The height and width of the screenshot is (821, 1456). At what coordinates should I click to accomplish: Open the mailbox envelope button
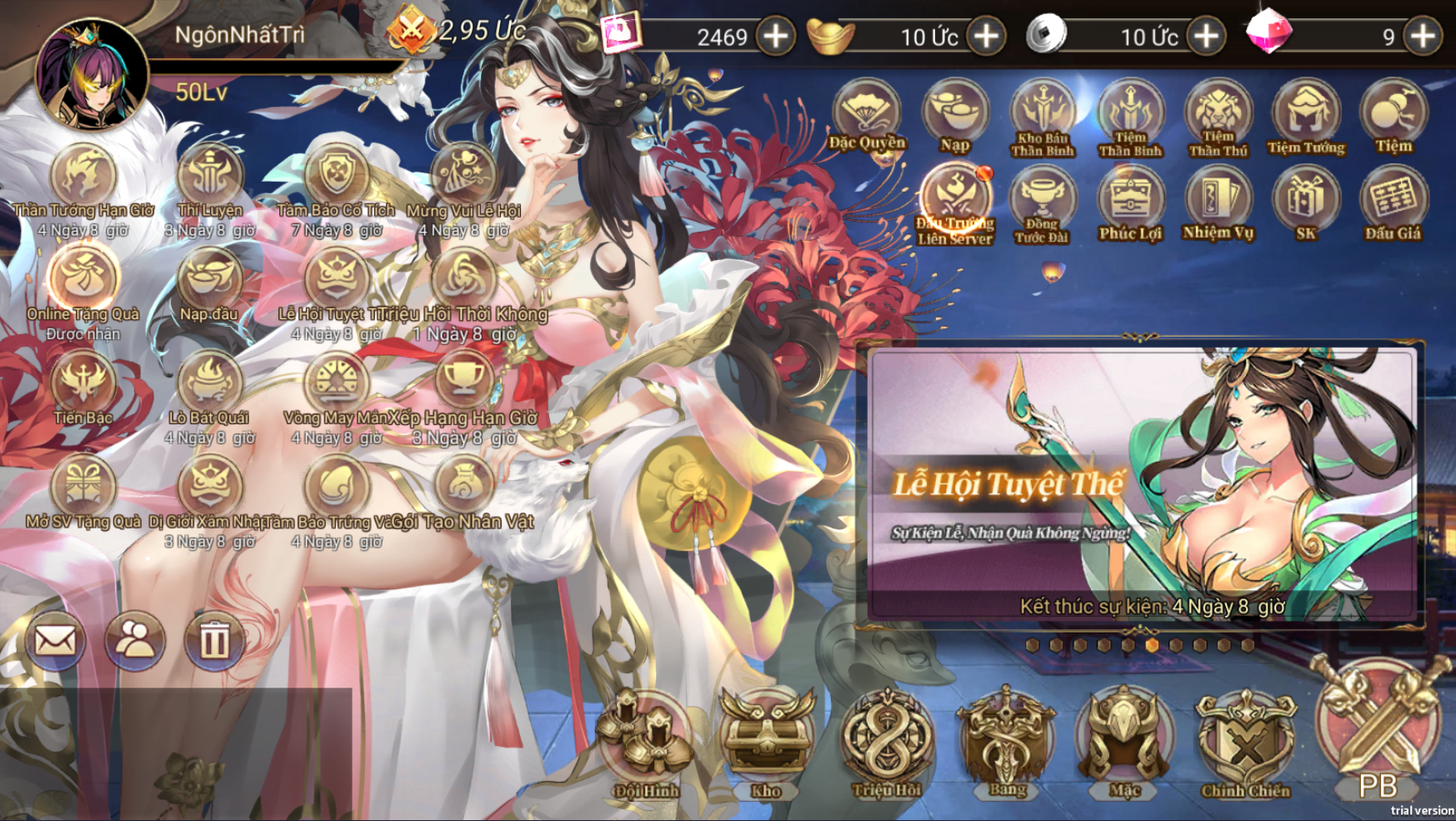[56, 640]
